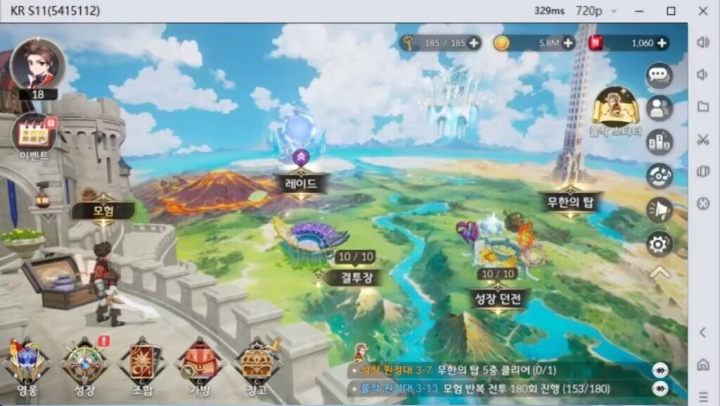Screen dimensions: 720x406
Task: Go to the 무한의 탑 5층 quest arrow
Action: (x=660, y=369)
